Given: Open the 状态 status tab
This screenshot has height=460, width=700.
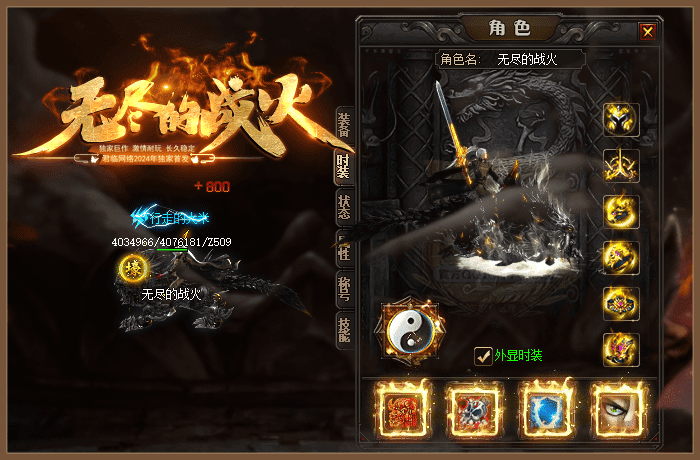Looking at the screenshot, I should pos(344,206).
